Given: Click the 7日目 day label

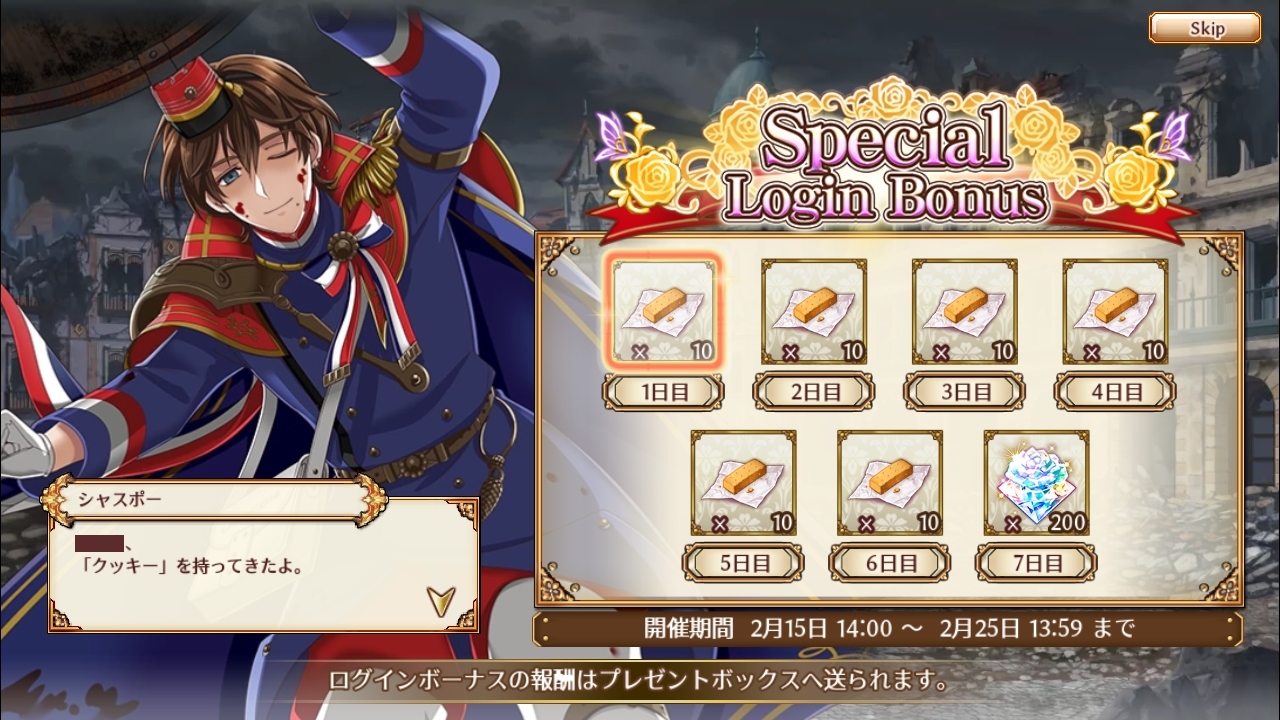Looking at the screenshot, I should 1037,563.
